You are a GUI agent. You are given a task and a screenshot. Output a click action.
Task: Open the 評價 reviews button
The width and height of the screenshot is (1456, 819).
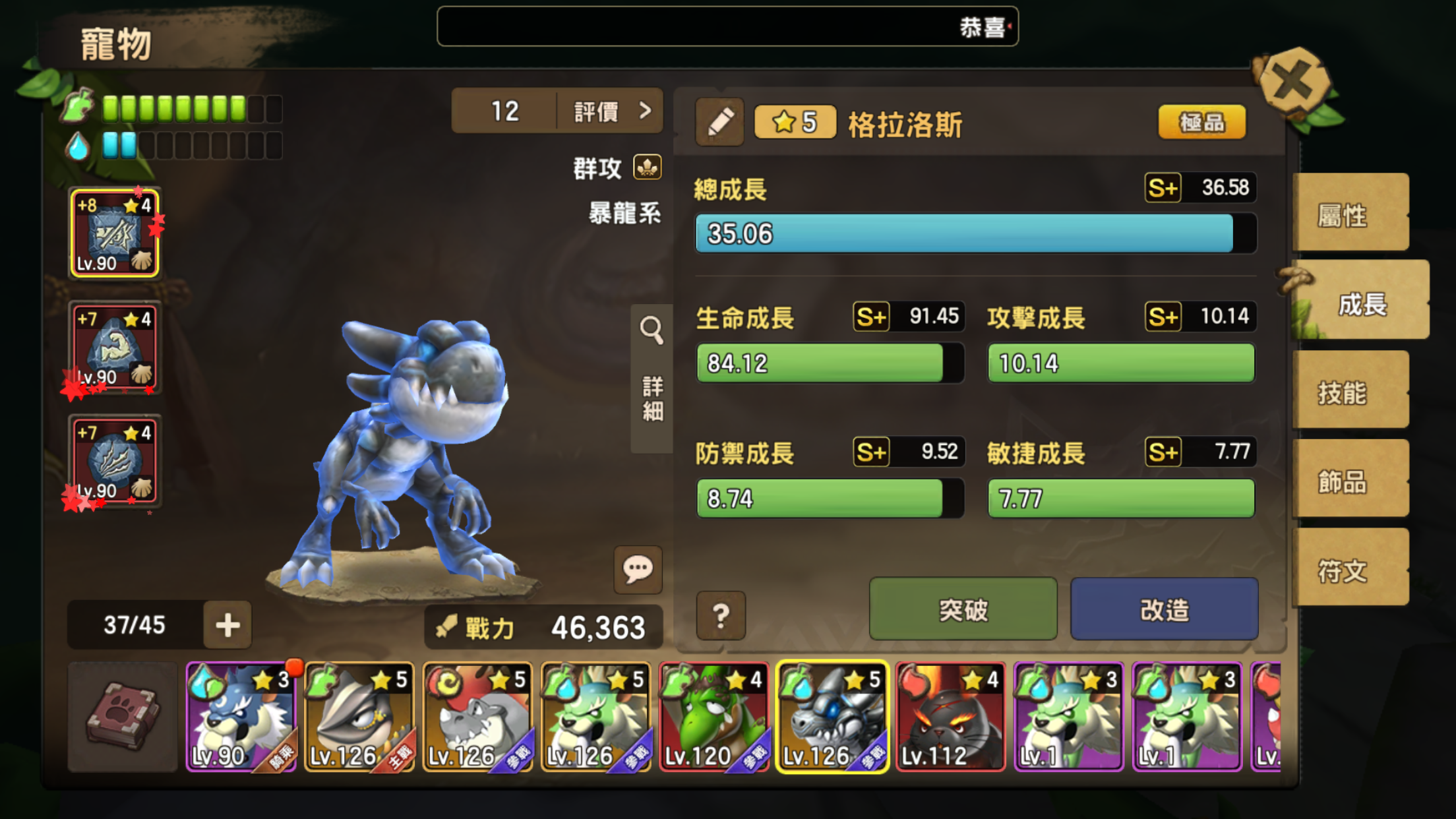[609, 111]
